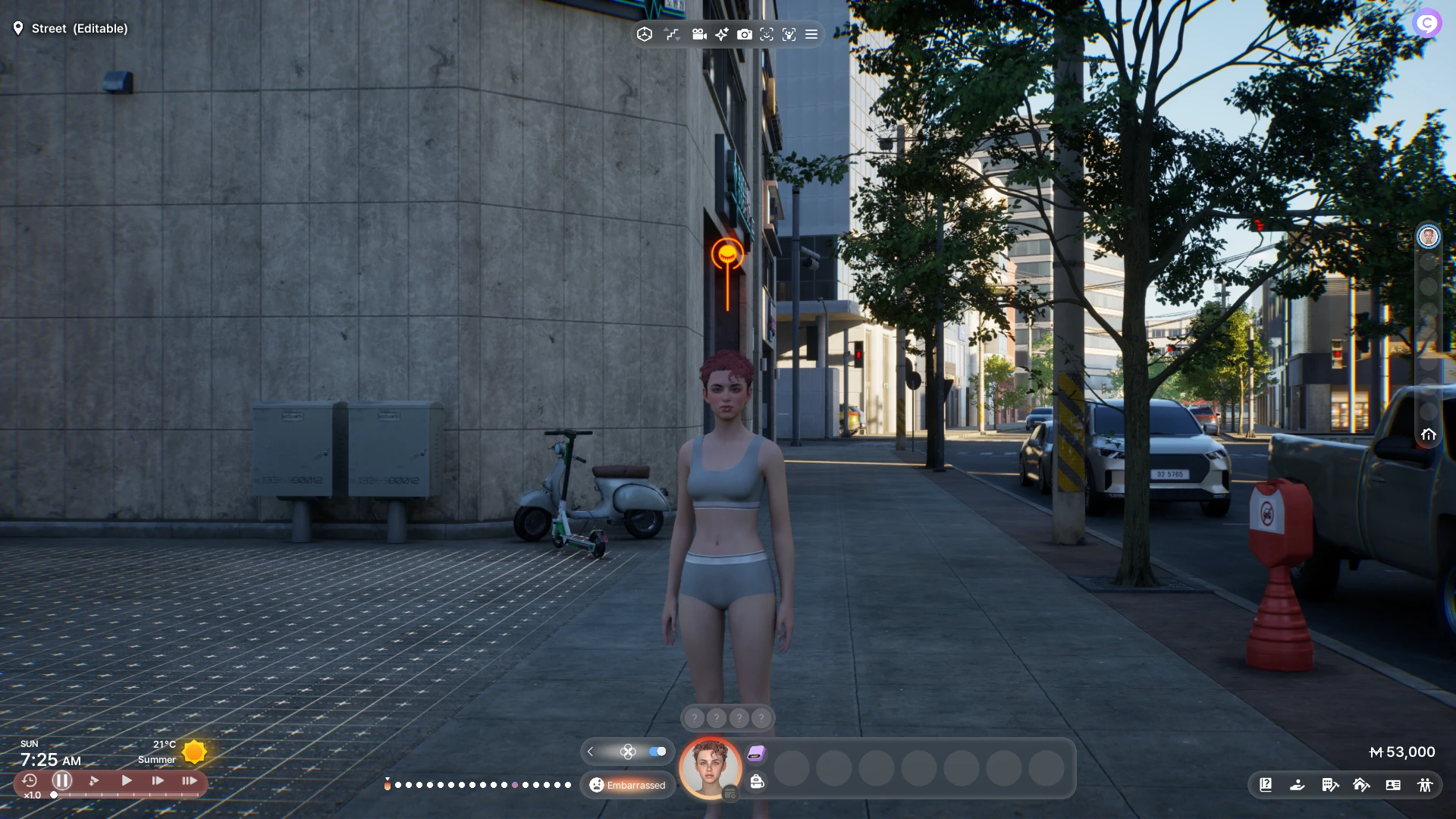This screenshot has width=1456, height=819.
Task: Enter build mode via house hammer icon
Action: 1361,785
